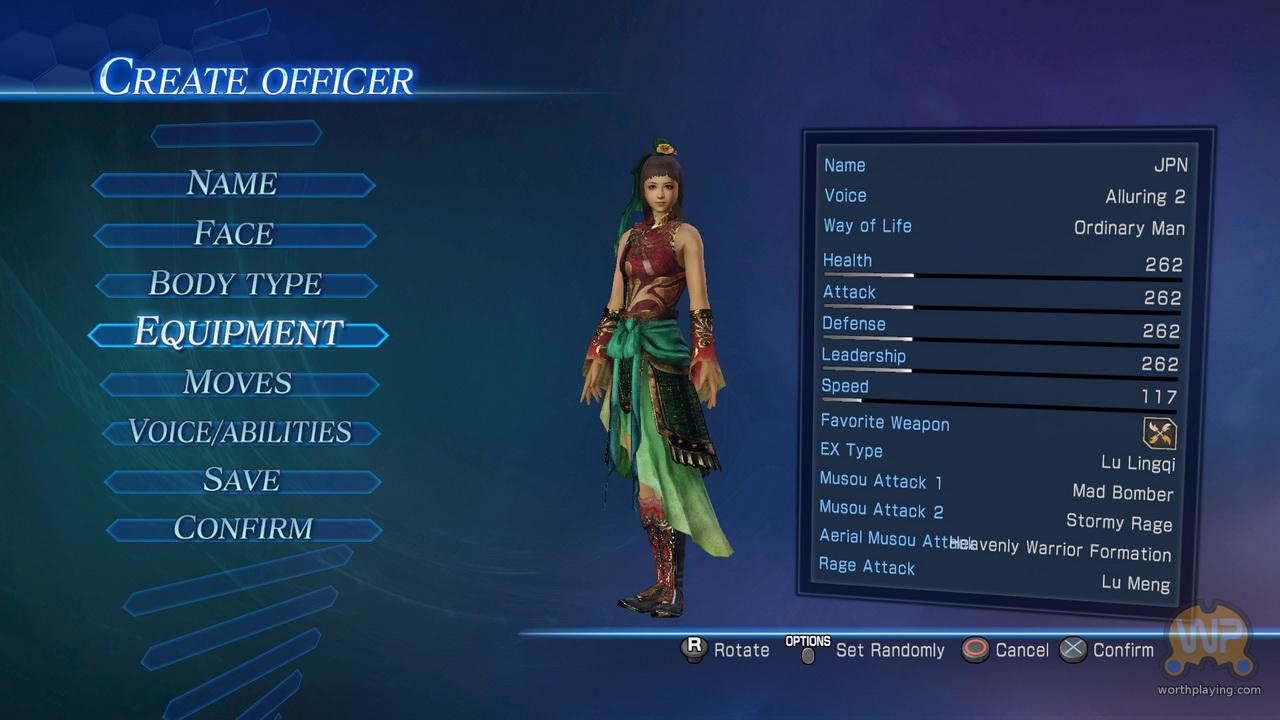Image resolution: width=1280 pixels, height=720 pixels.
Task: Click the Favorite Weapon icon
Action: pos(1160,433)
